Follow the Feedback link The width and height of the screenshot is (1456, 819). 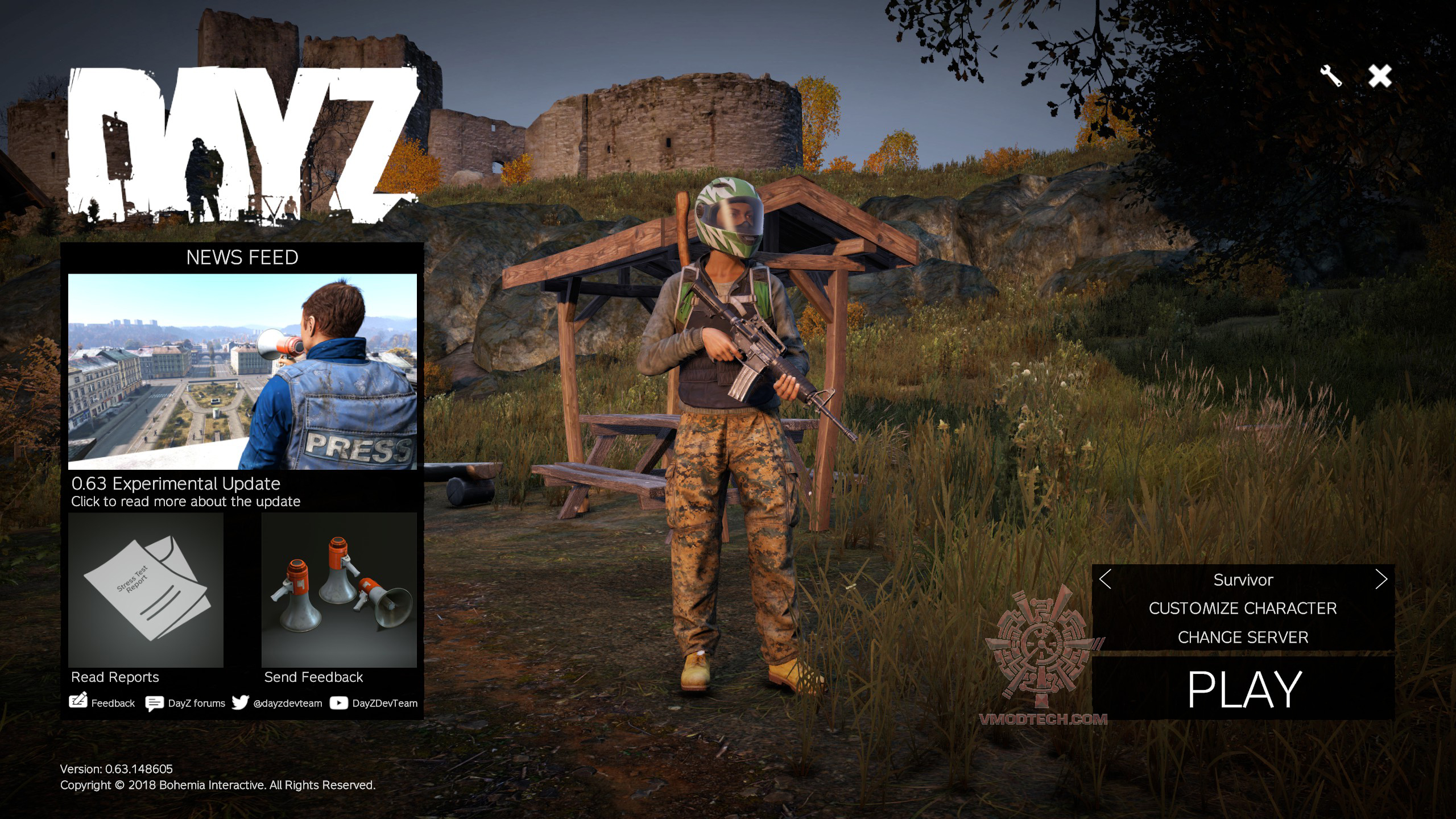[x=102, y=703]
